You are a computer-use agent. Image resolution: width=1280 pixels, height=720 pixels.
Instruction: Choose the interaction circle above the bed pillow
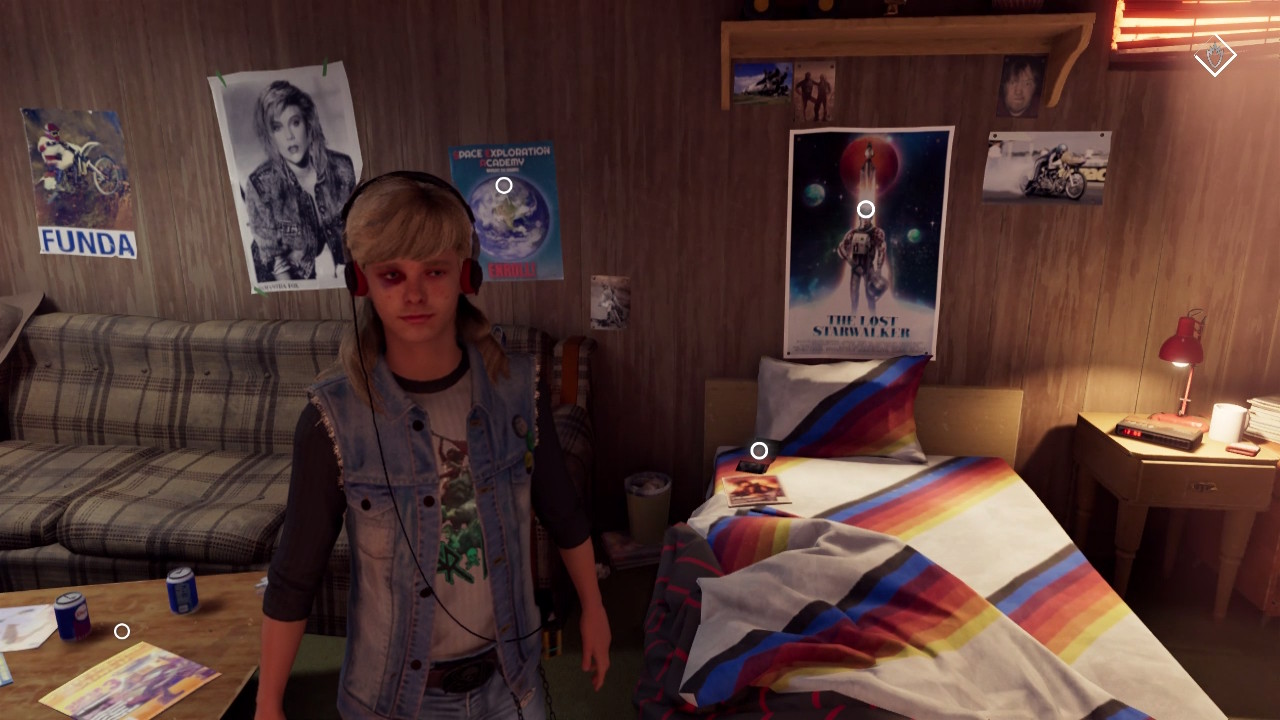(x=759, y=451)
